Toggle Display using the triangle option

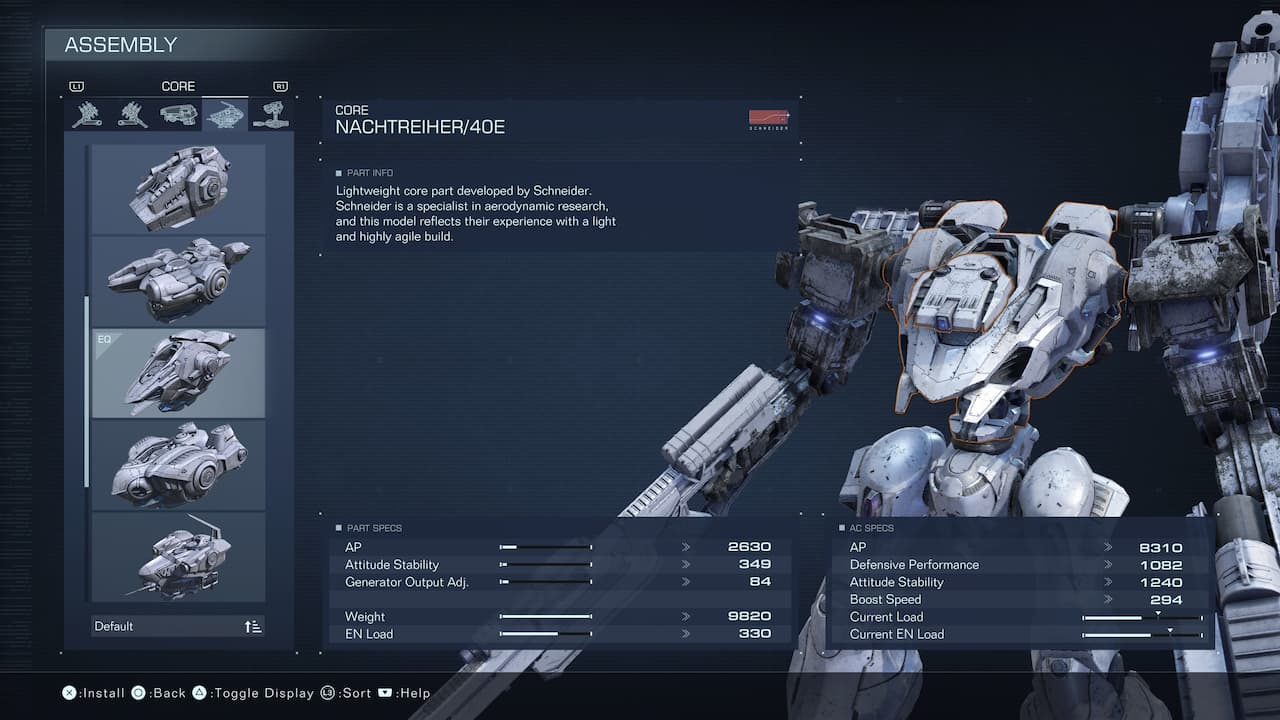(200, 692)
